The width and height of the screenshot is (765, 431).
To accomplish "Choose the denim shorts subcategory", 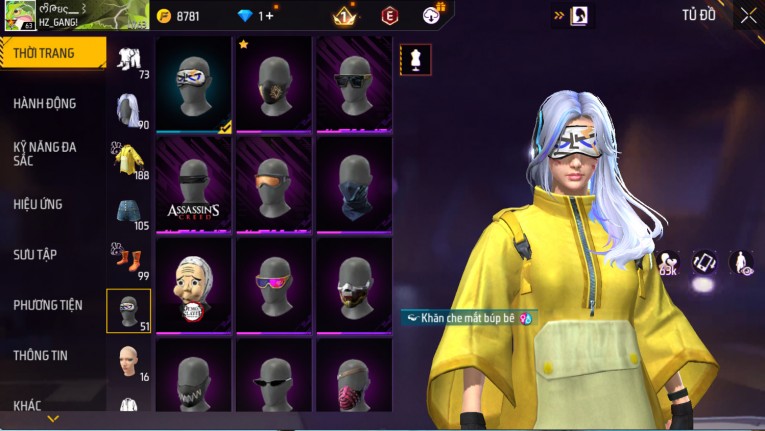I will pyautogui.click(x=128, y=210).
